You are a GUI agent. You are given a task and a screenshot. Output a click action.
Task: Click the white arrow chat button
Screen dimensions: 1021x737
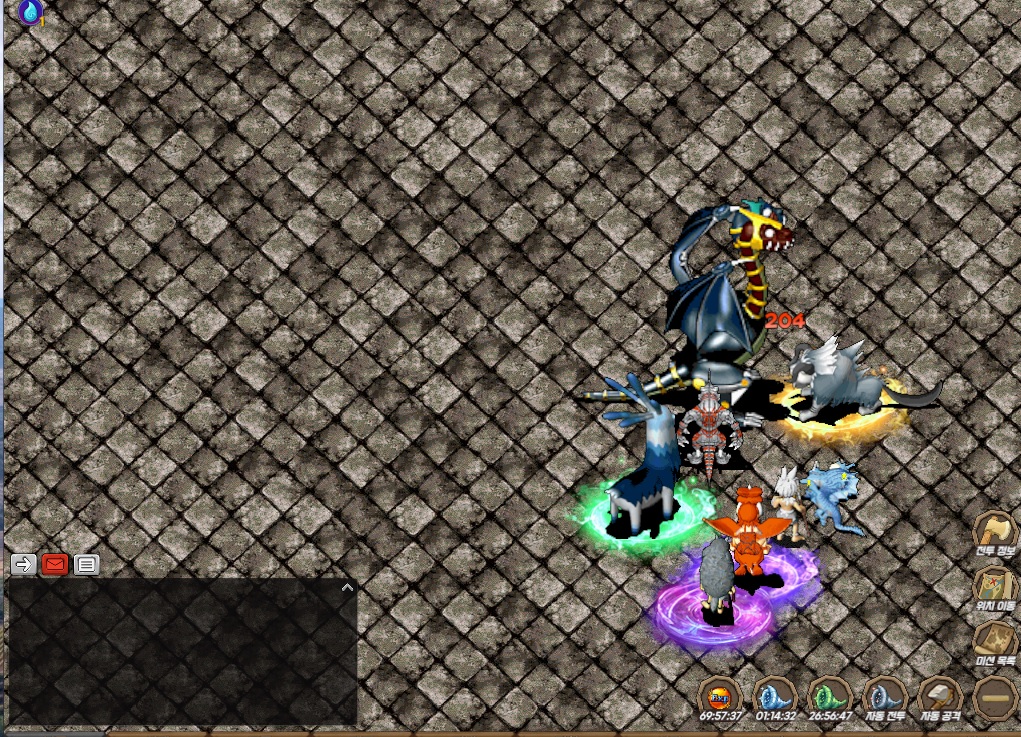(x=23, y=564)
